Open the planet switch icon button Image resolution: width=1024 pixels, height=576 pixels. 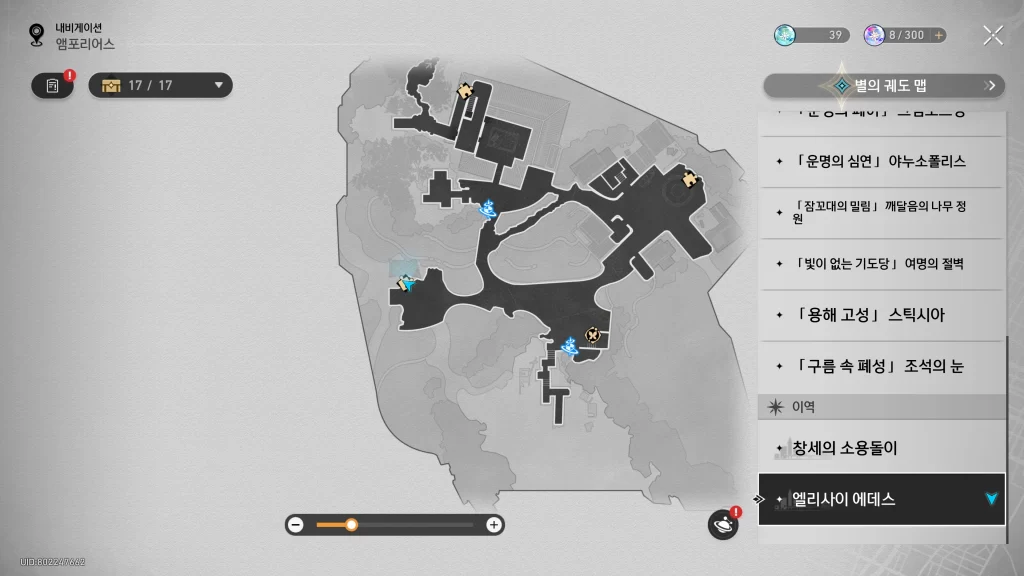click(x=722, y=524)
